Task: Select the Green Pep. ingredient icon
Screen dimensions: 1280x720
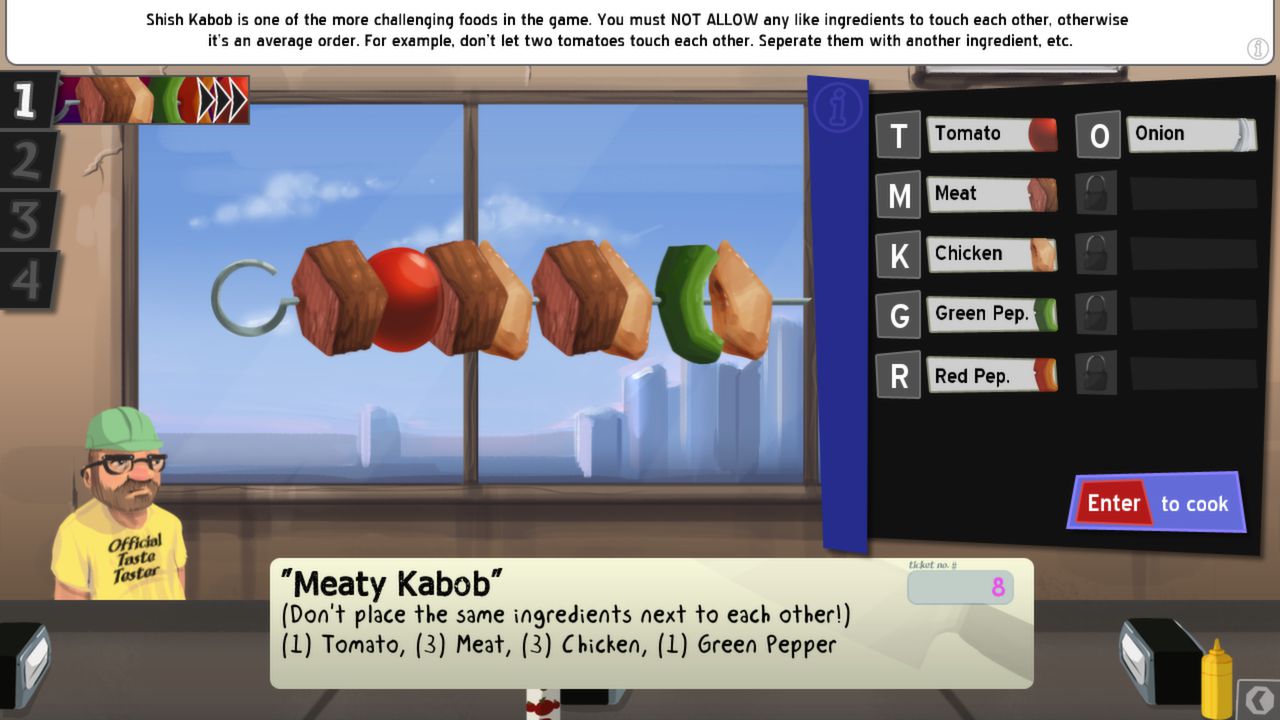Action: [992, 314]
